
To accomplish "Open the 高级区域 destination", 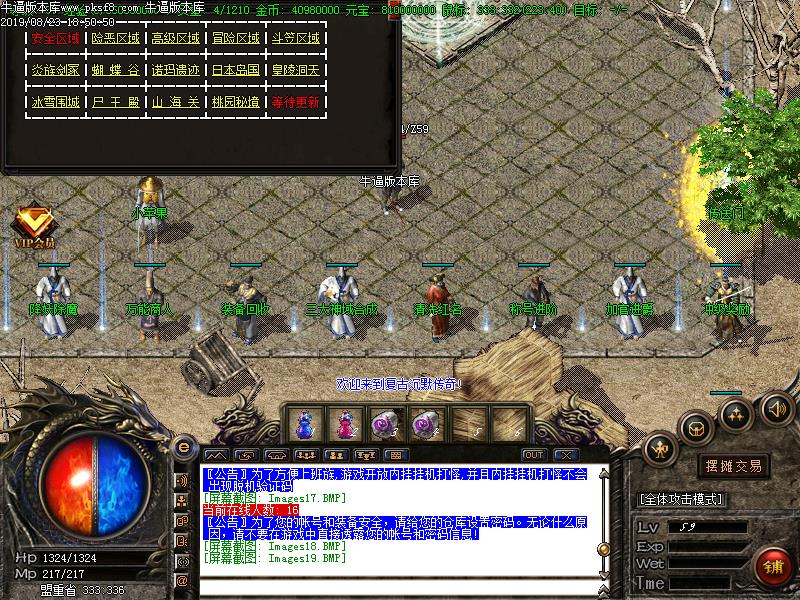I will point(176,39).
